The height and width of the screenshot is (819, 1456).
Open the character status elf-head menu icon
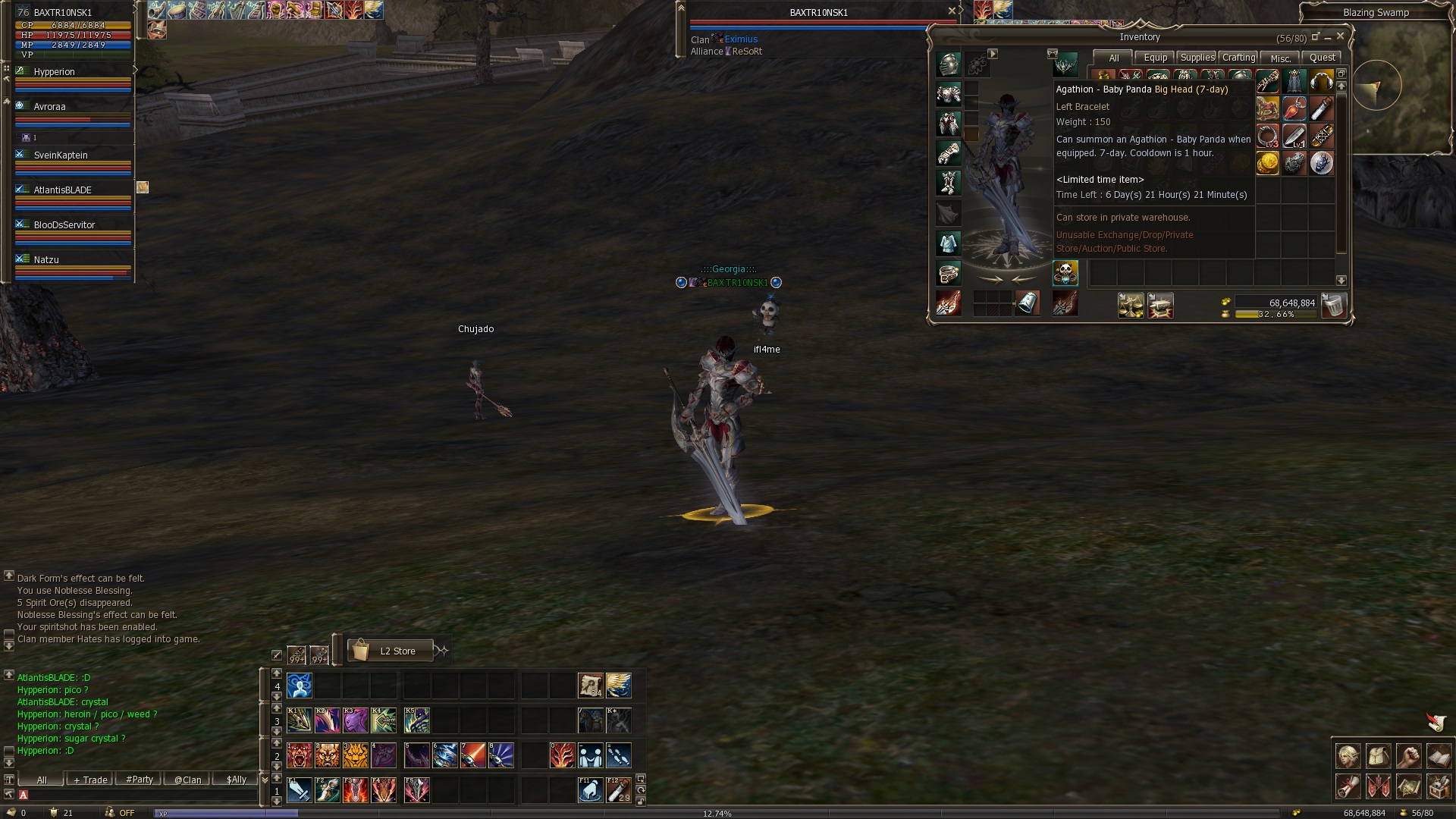pos(1348,756)
